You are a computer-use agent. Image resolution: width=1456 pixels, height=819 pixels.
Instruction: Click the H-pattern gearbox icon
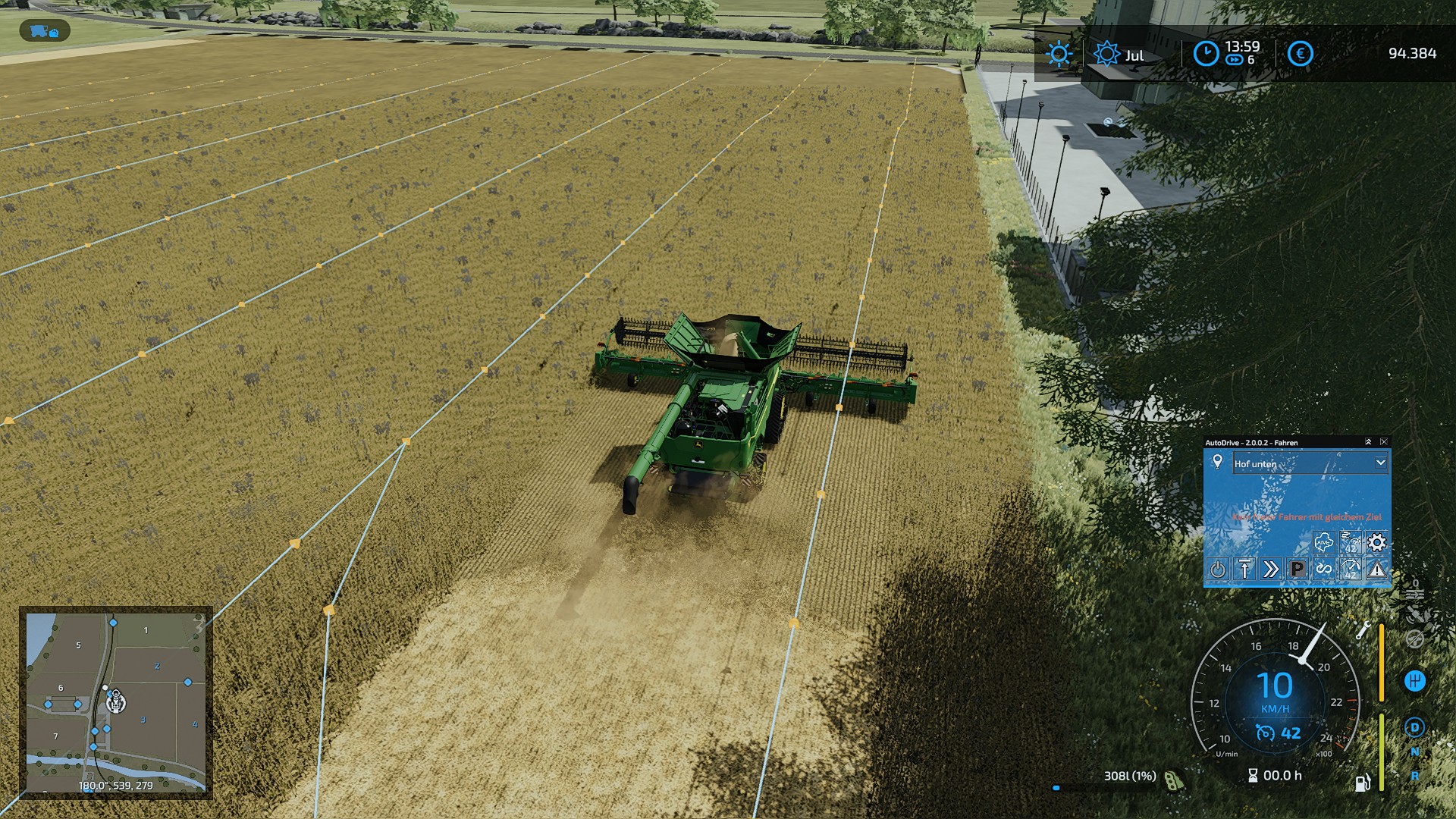[x=1415, y=680]
